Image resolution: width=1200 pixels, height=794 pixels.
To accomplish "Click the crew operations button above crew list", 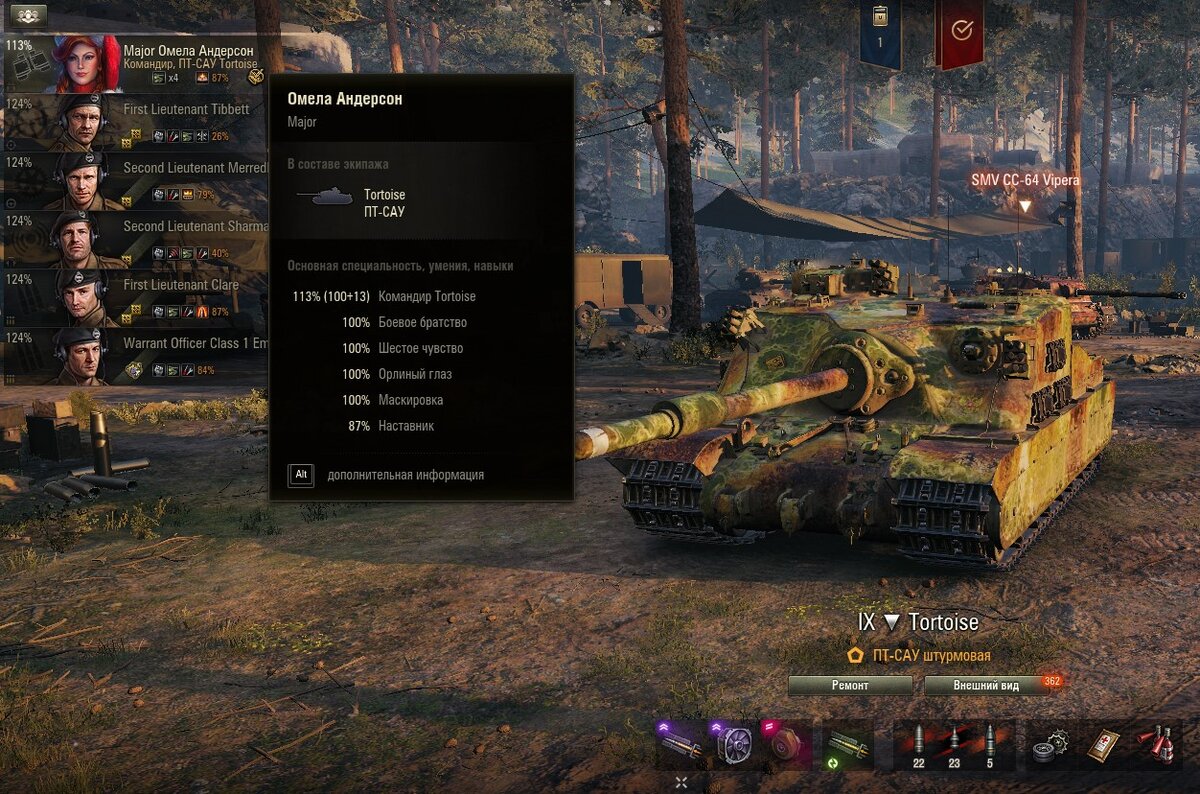I will [27, 15].
